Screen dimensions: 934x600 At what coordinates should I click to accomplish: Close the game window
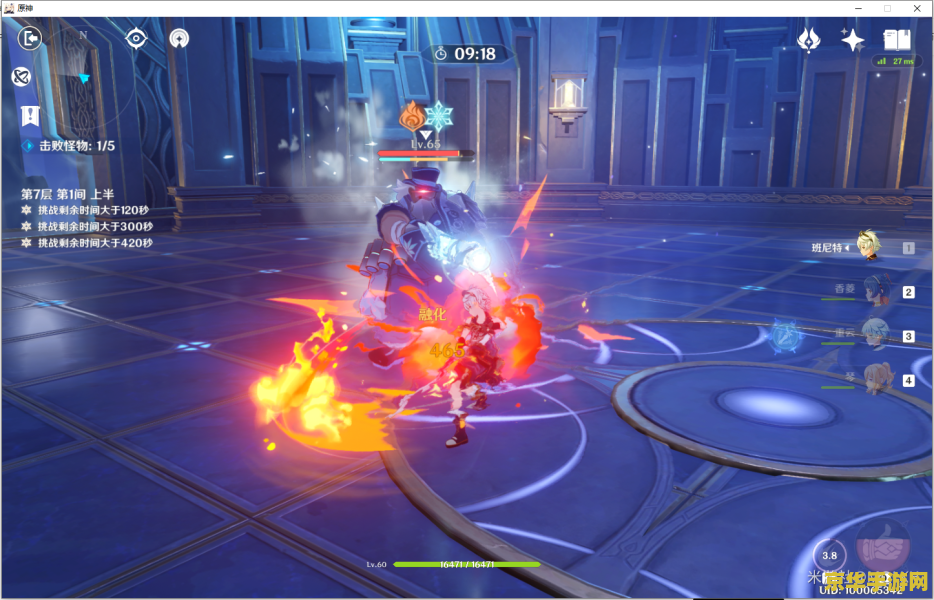(915, 8)
